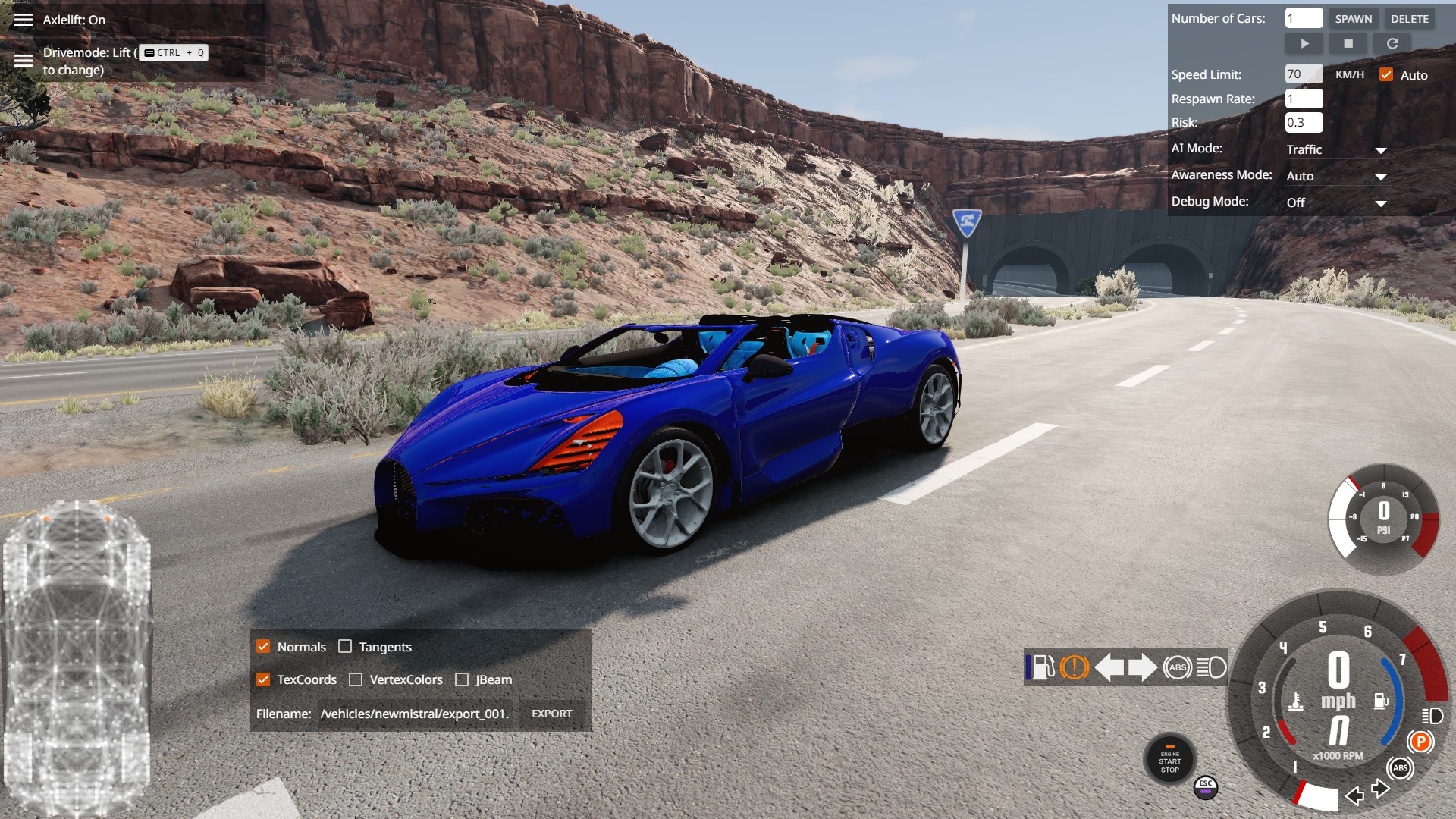Stop the traffic AI with square button
Viewport: 1456px width, 819px height.
[x=1348, y=44]
